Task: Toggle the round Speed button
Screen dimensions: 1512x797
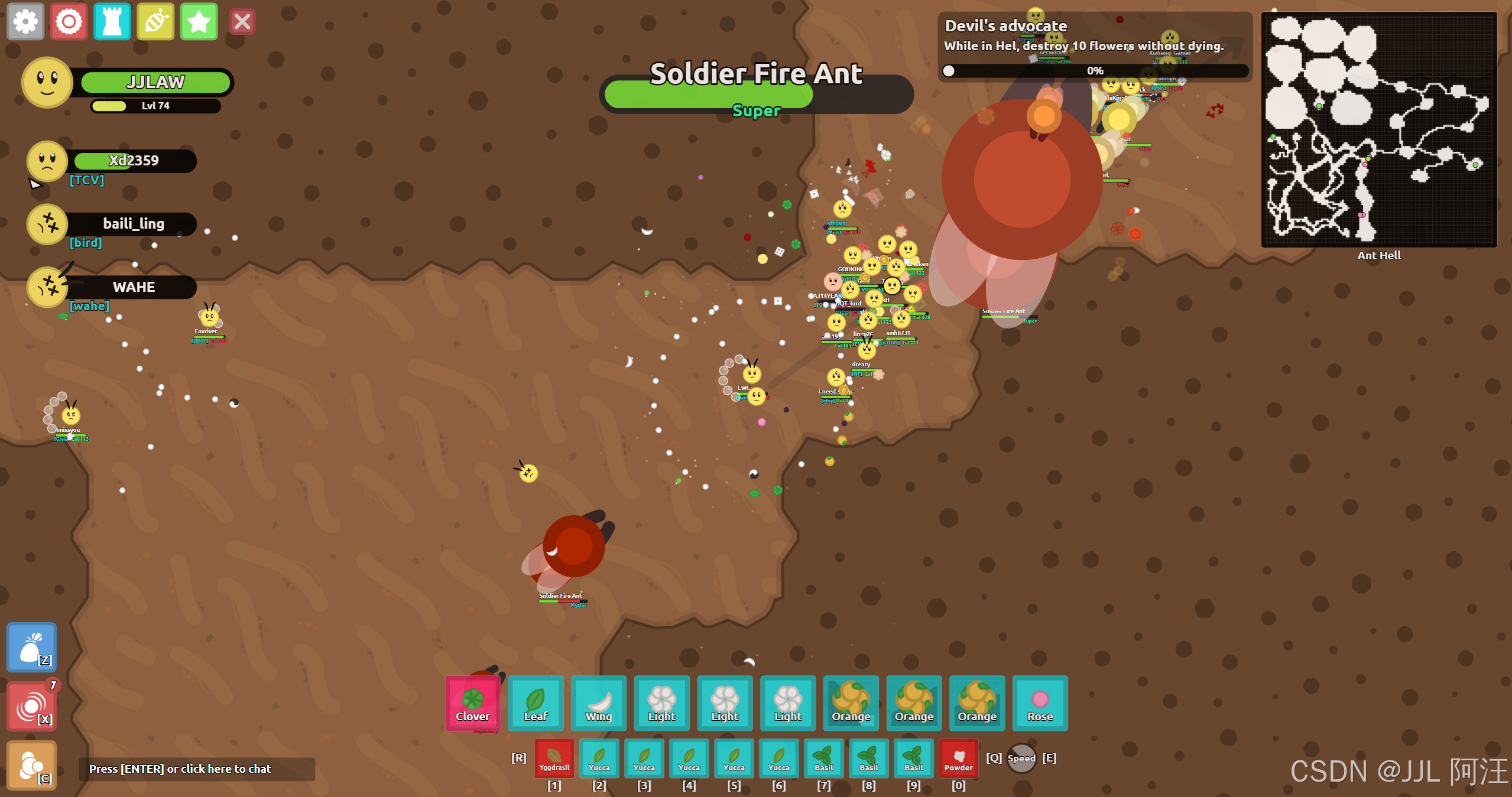Action: pyautogui.click(x=1021, y=758)
